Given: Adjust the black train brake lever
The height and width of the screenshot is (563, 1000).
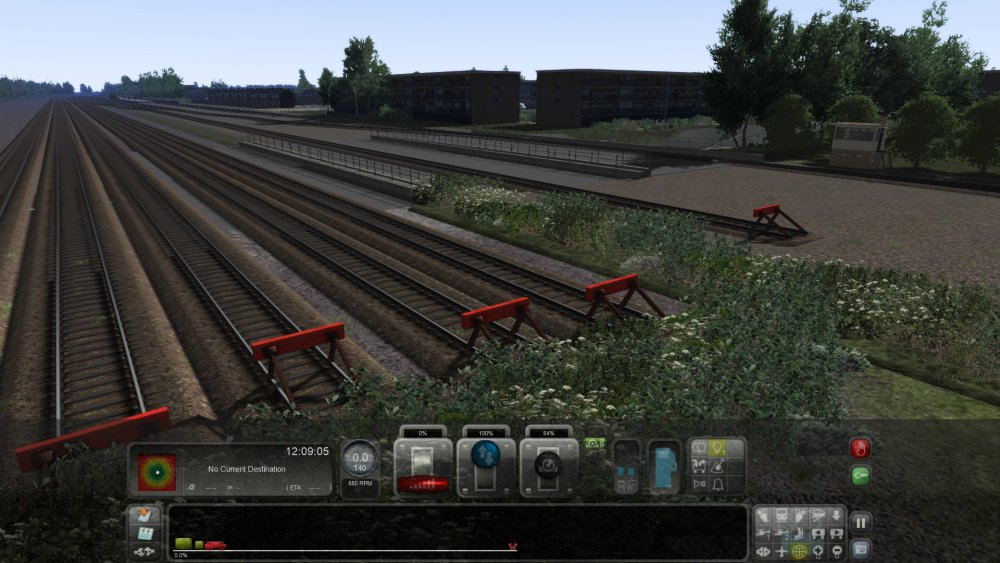Looking at the screenshot, I should click(x=549, y=466).
